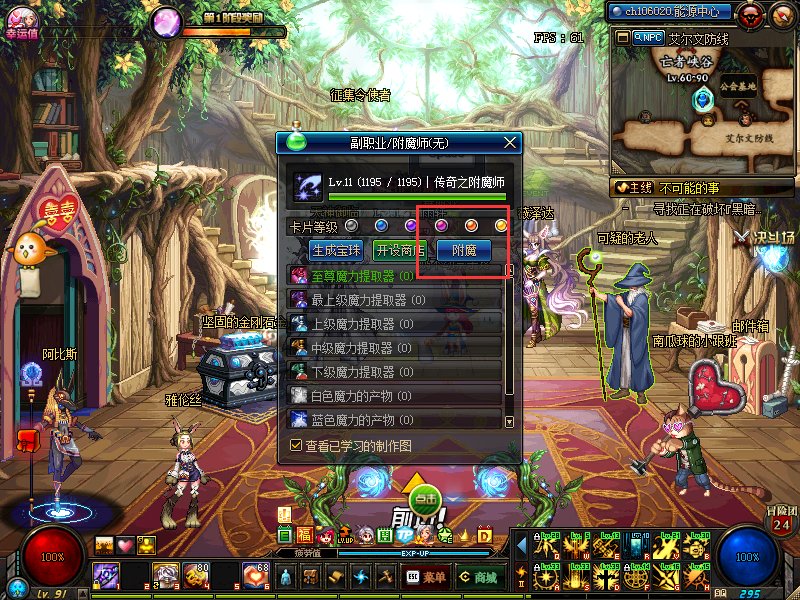Open the 主线 quest 不可能的事 tracker
This screenshot has width=800, height=600.
(x=690, y=187)
